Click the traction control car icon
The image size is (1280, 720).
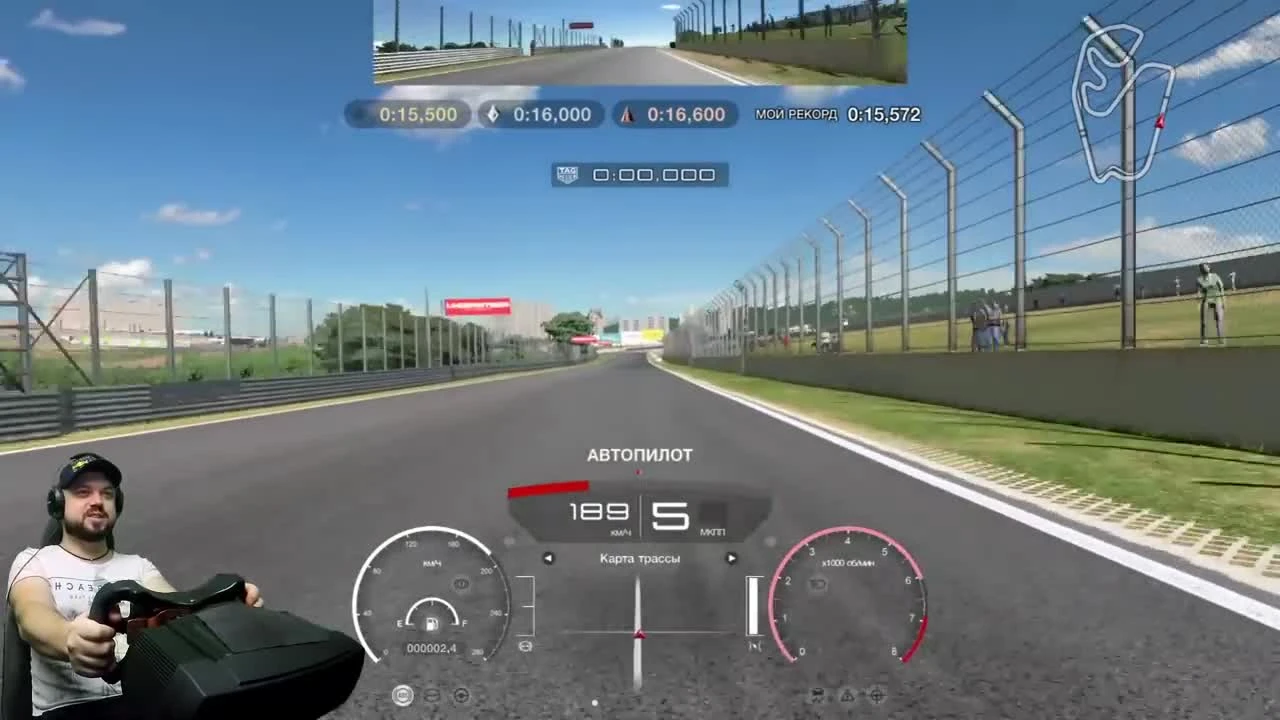coord(817,694)
